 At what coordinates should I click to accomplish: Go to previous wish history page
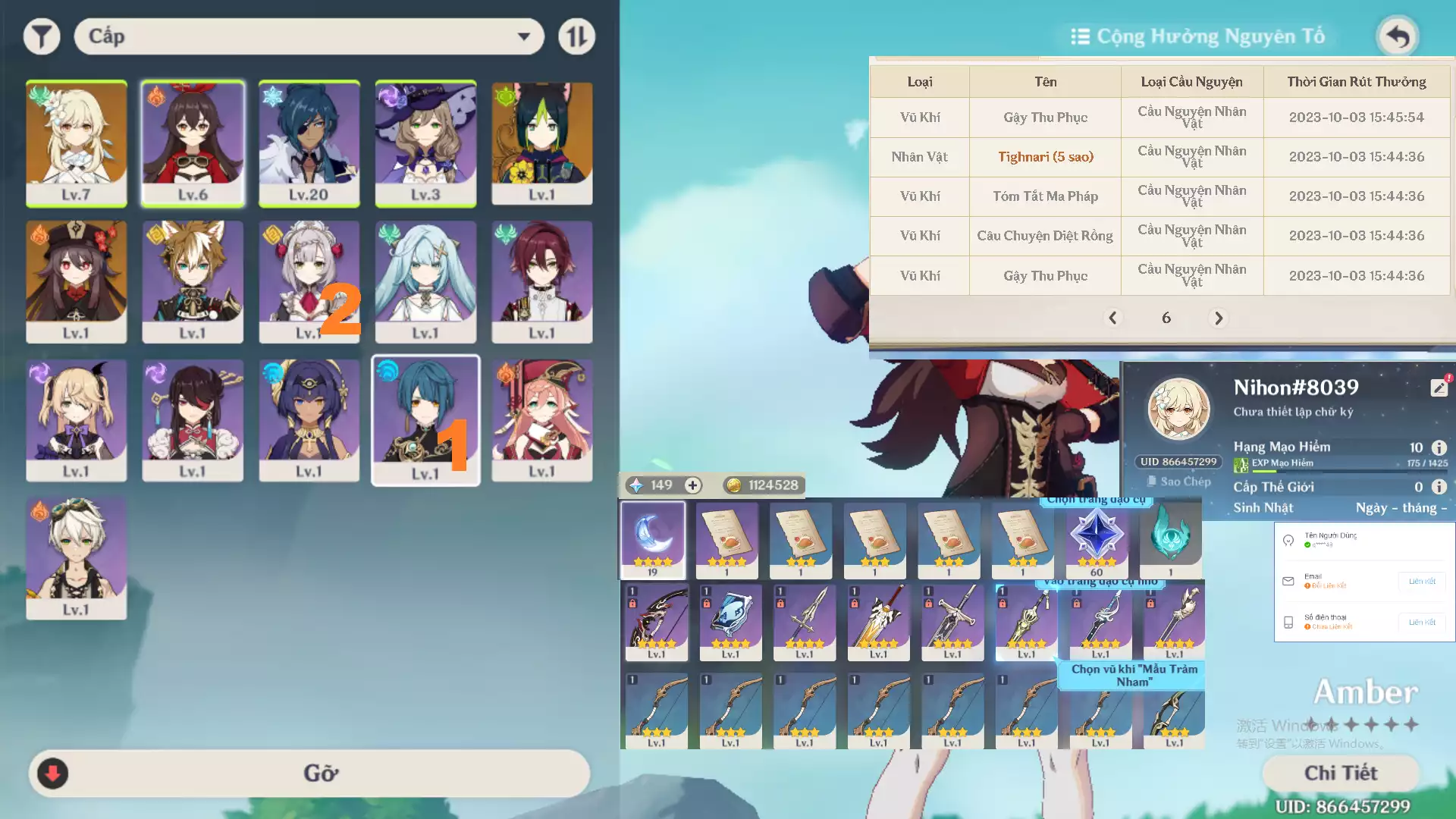tap(1113, 318)
